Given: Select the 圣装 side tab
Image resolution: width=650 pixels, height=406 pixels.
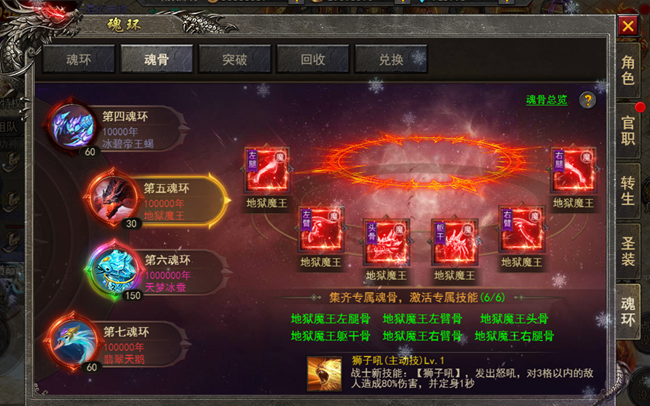Looking at the screenshot, I should pos(628,248).
